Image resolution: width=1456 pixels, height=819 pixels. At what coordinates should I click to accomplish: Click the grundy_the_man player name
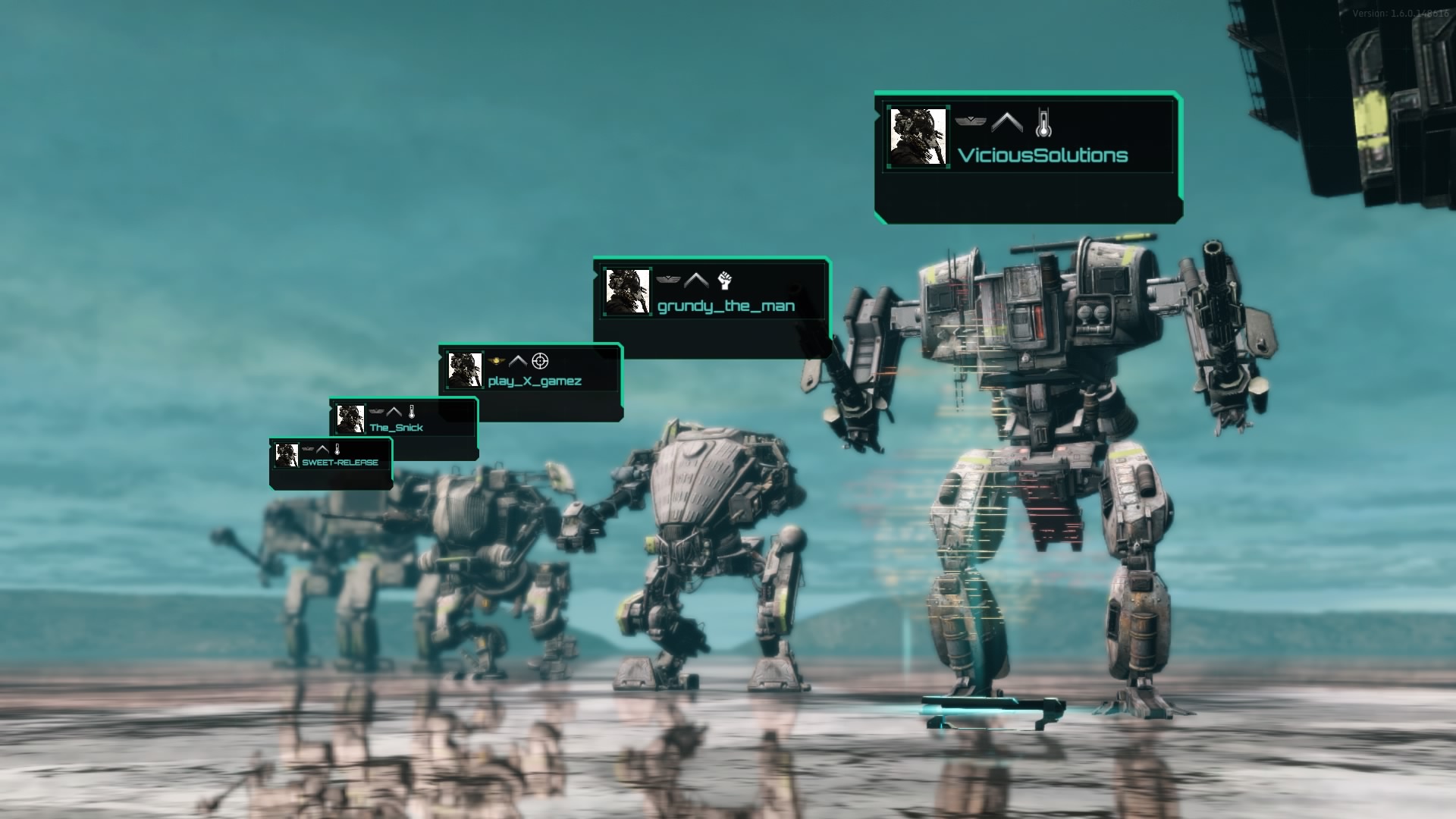[726, 306]
